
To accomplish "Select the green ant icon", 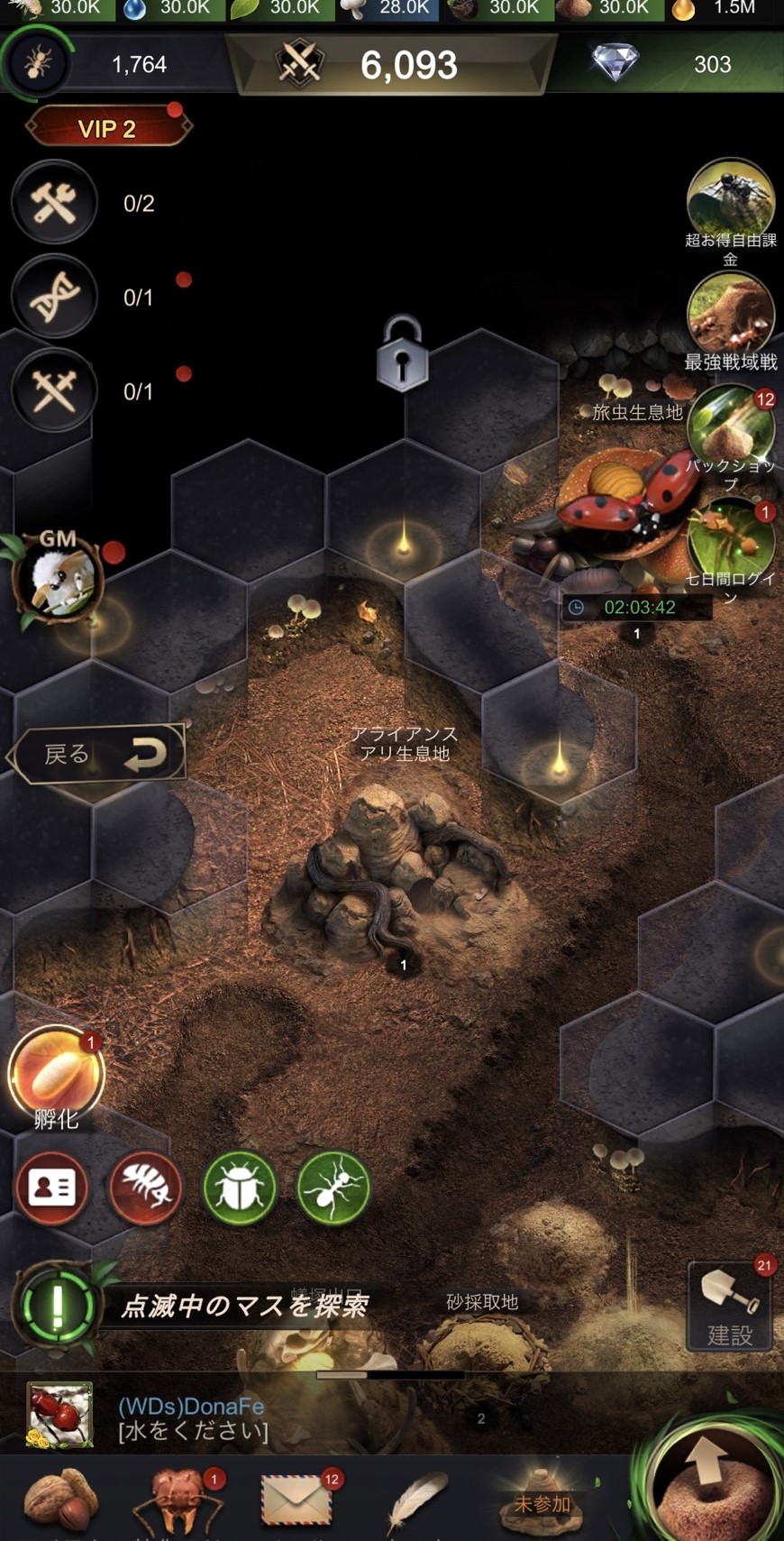I will (333, 1188).
